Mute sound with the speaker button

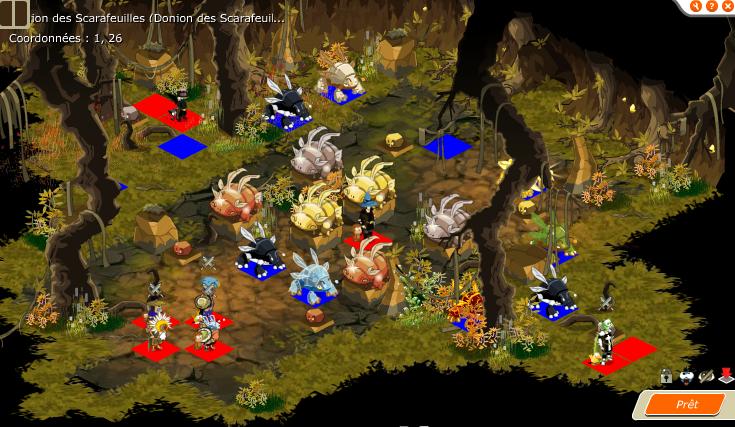[694, 5]
